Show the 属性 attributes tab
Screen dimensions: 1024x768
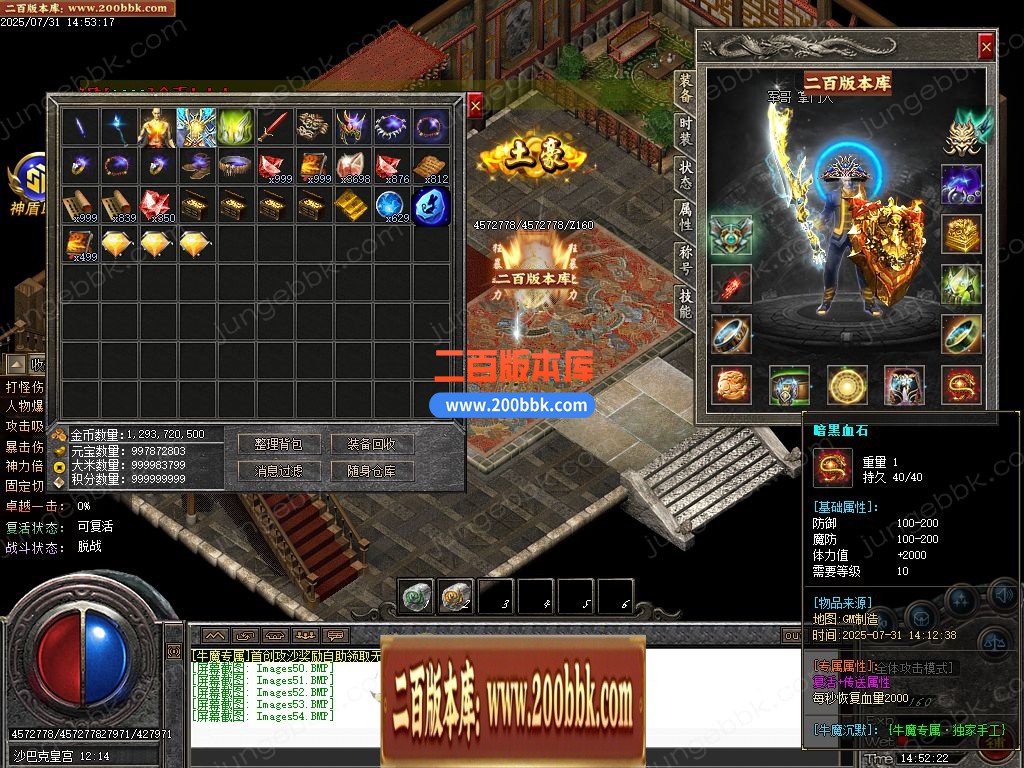click(685, 216)
